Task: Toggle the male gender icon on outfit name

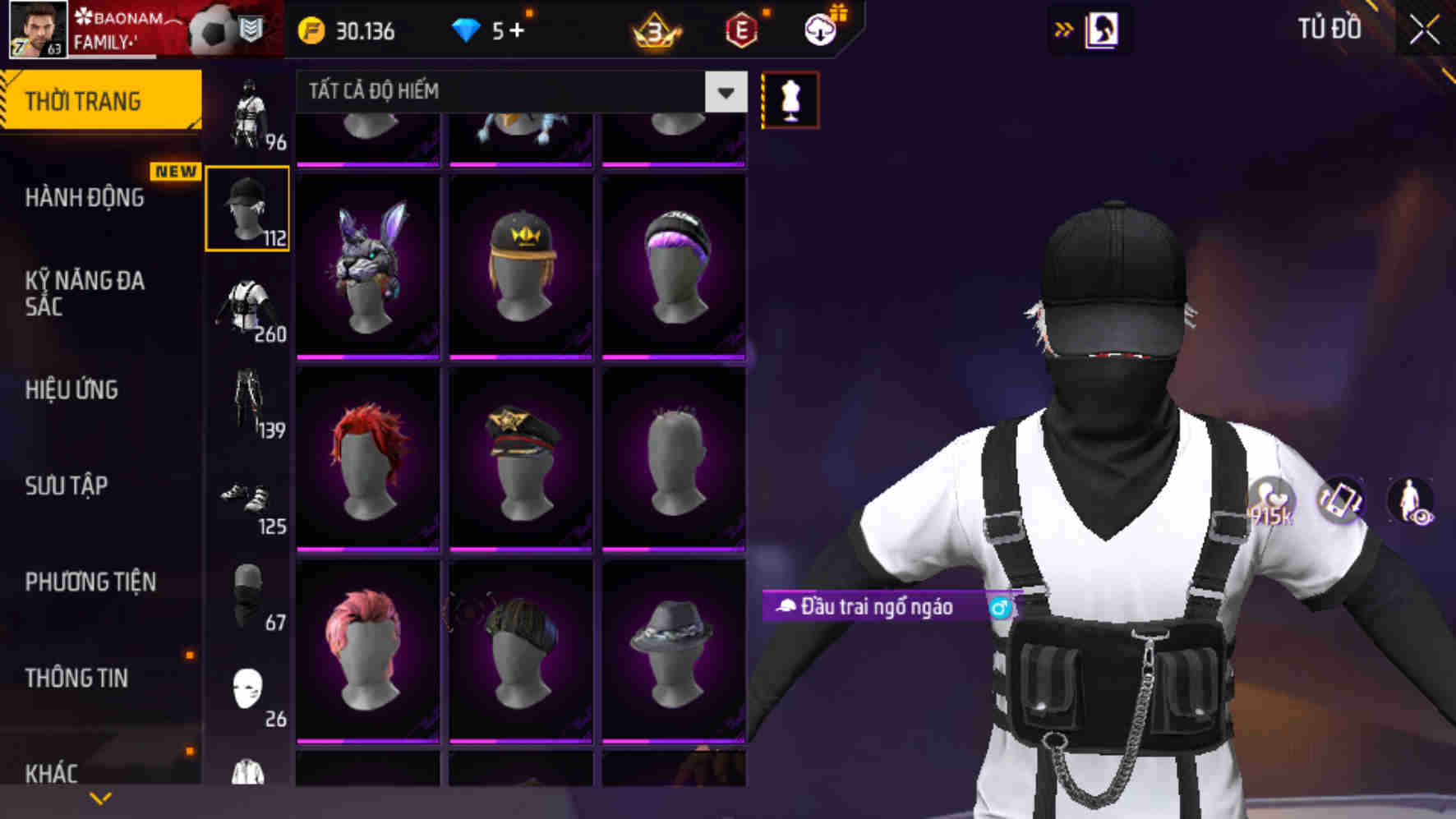Action: click(x=999, y=608)
